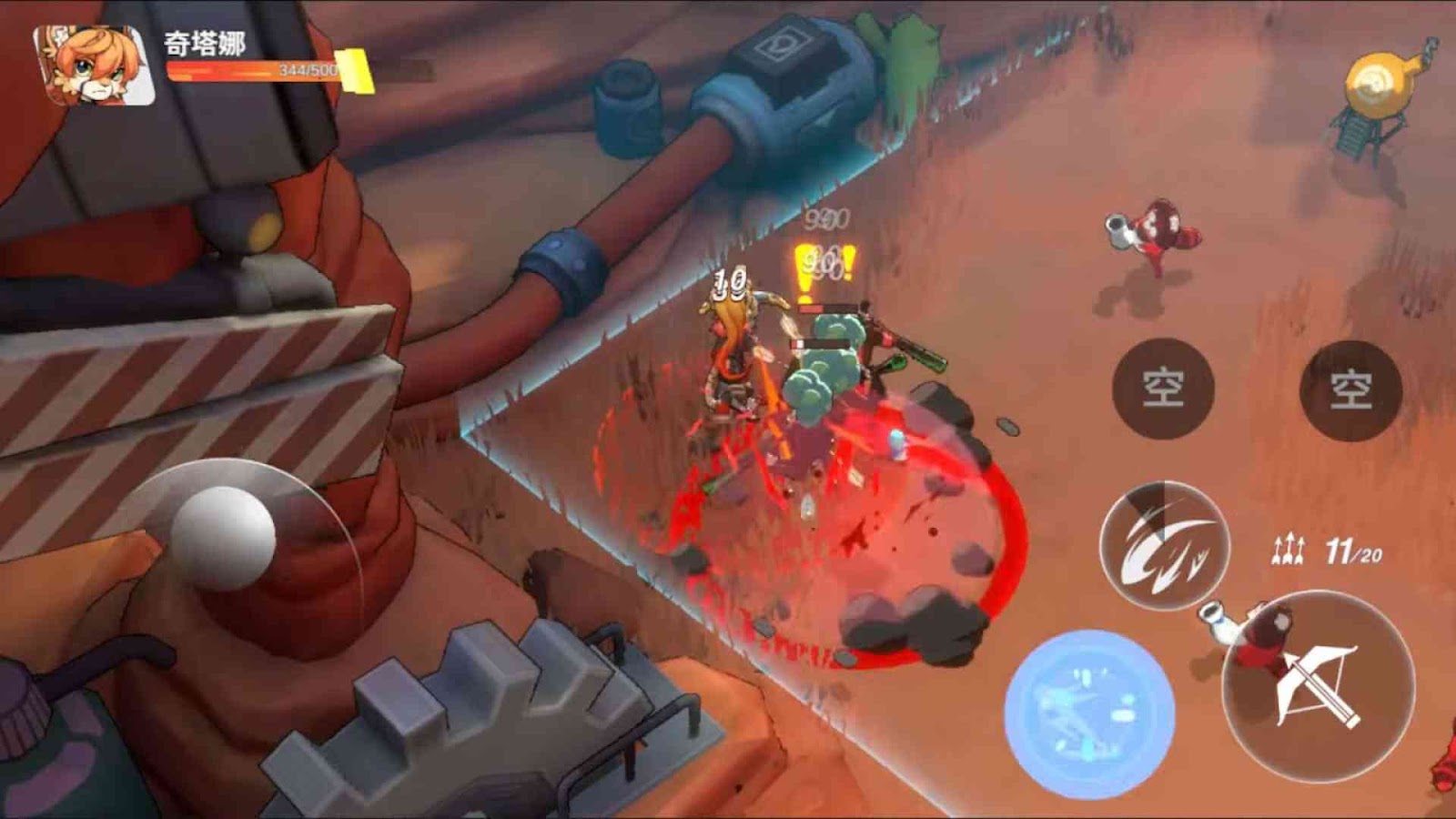
Task: Use the claw slash skill
Action: pos(1164,546)
